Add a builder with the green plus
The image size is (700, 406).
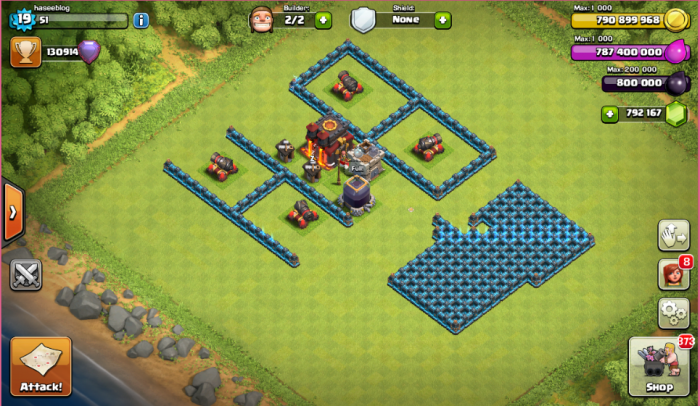tap(323, 20)
